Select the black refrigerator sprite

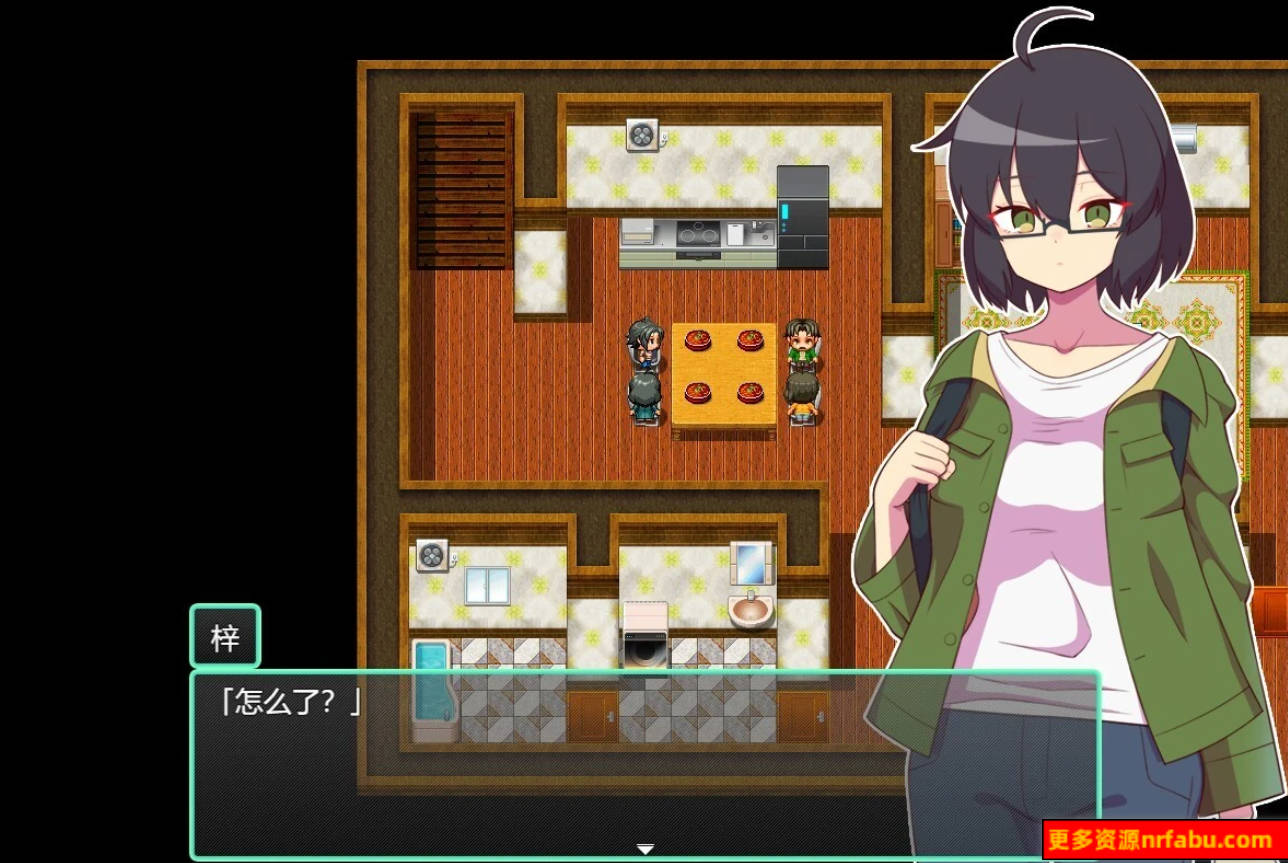[802, 218]
